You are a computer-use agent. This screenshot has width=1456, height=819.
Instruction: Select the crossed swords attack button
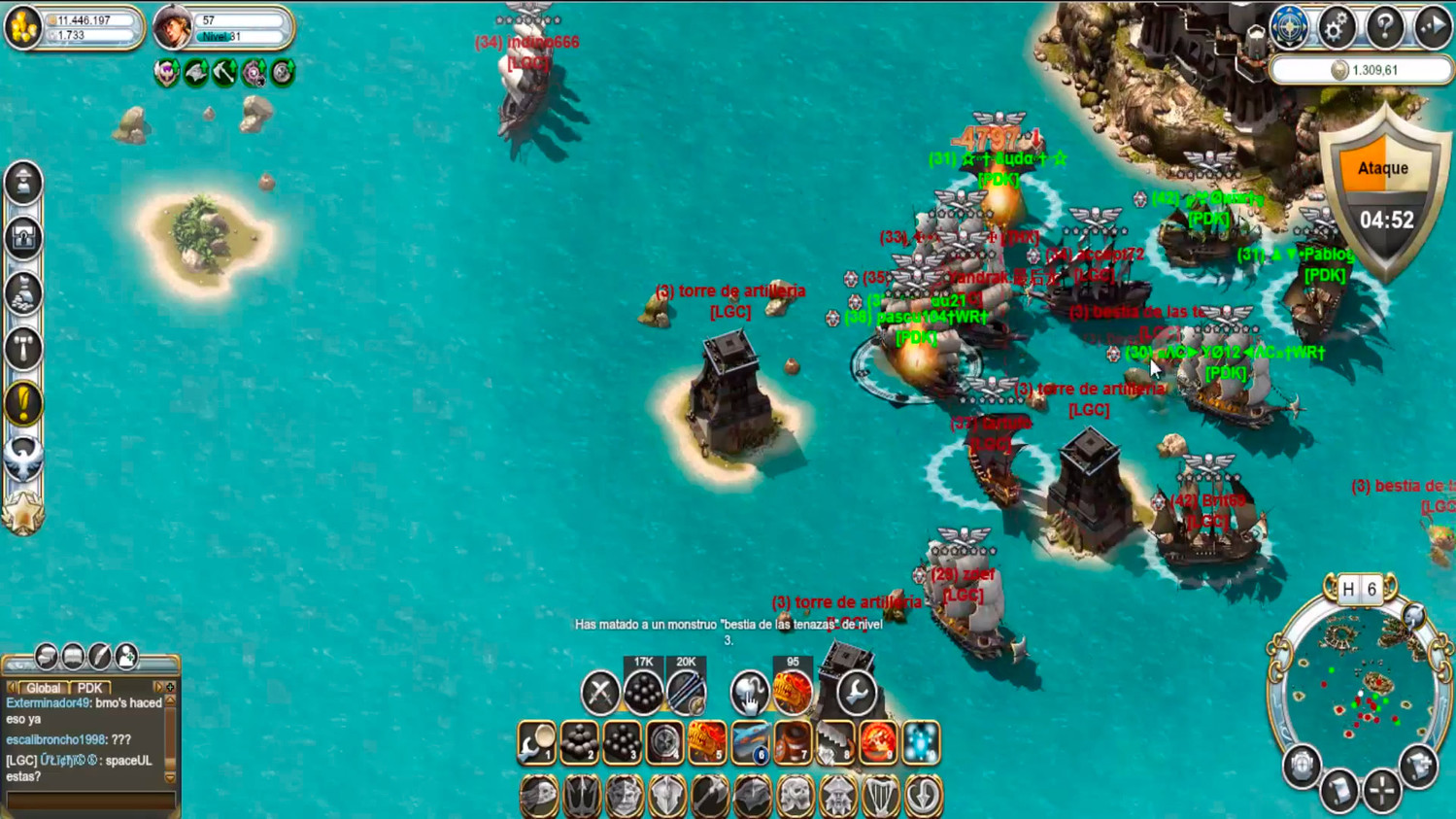click(600, 693)
